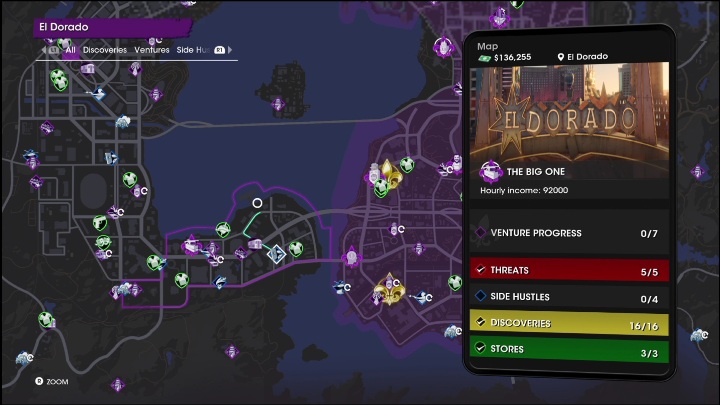Select the Side Hustles progress row
Image resolution: width=720 pixels, height=405 pixels.
pos(567,297)
